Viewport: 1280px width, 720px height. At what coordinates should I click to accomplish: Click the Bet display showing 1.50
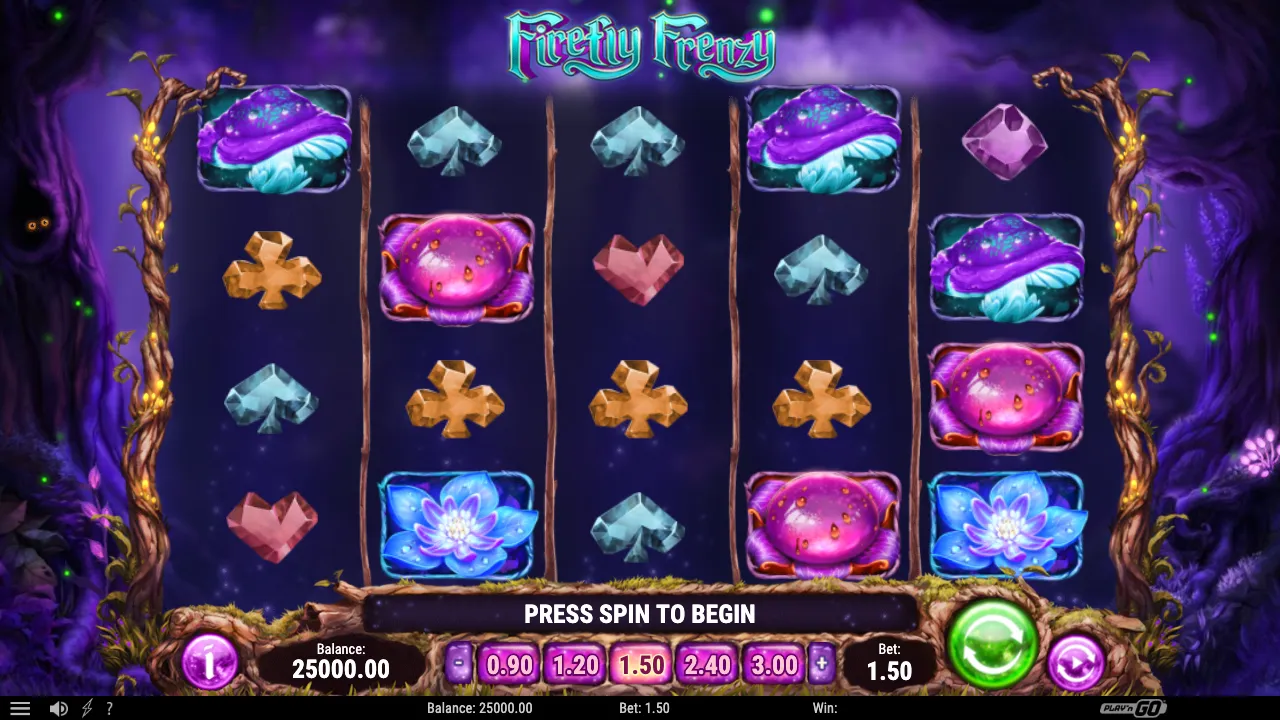pos(889,661)
